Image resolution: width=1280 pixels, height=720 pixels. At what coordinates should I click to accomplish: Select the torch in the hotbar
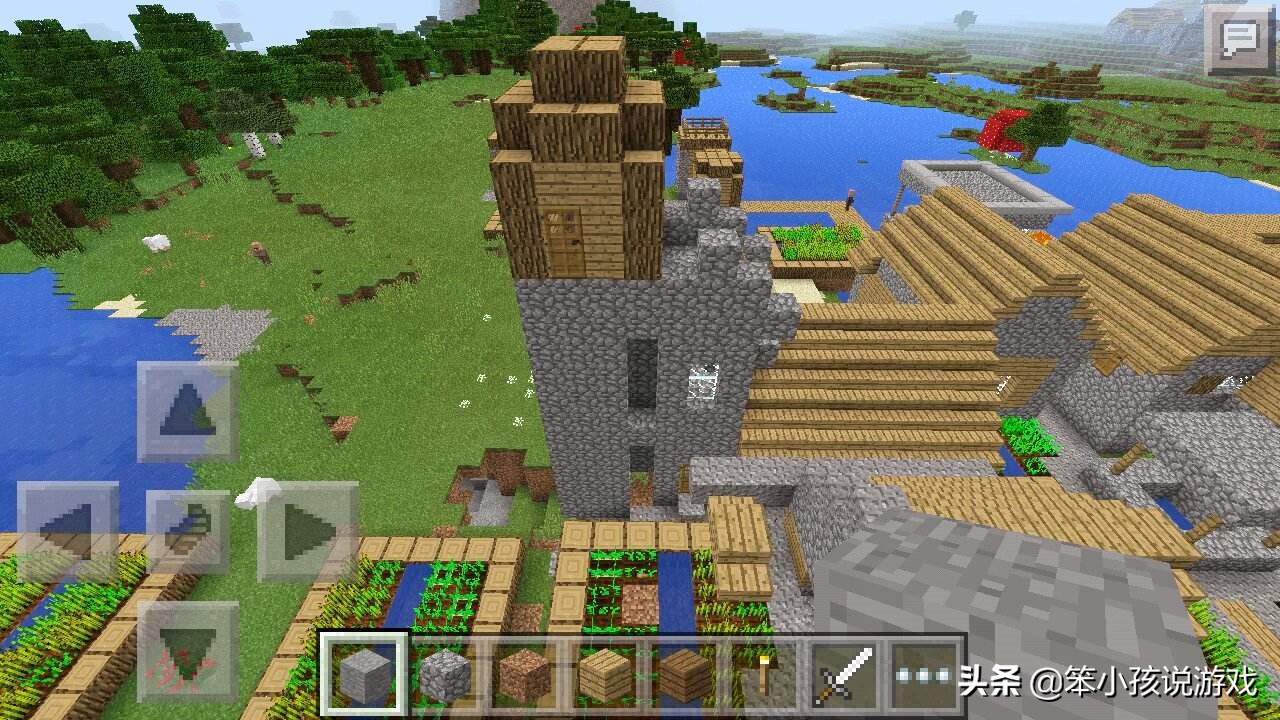(x=764, y=675)
